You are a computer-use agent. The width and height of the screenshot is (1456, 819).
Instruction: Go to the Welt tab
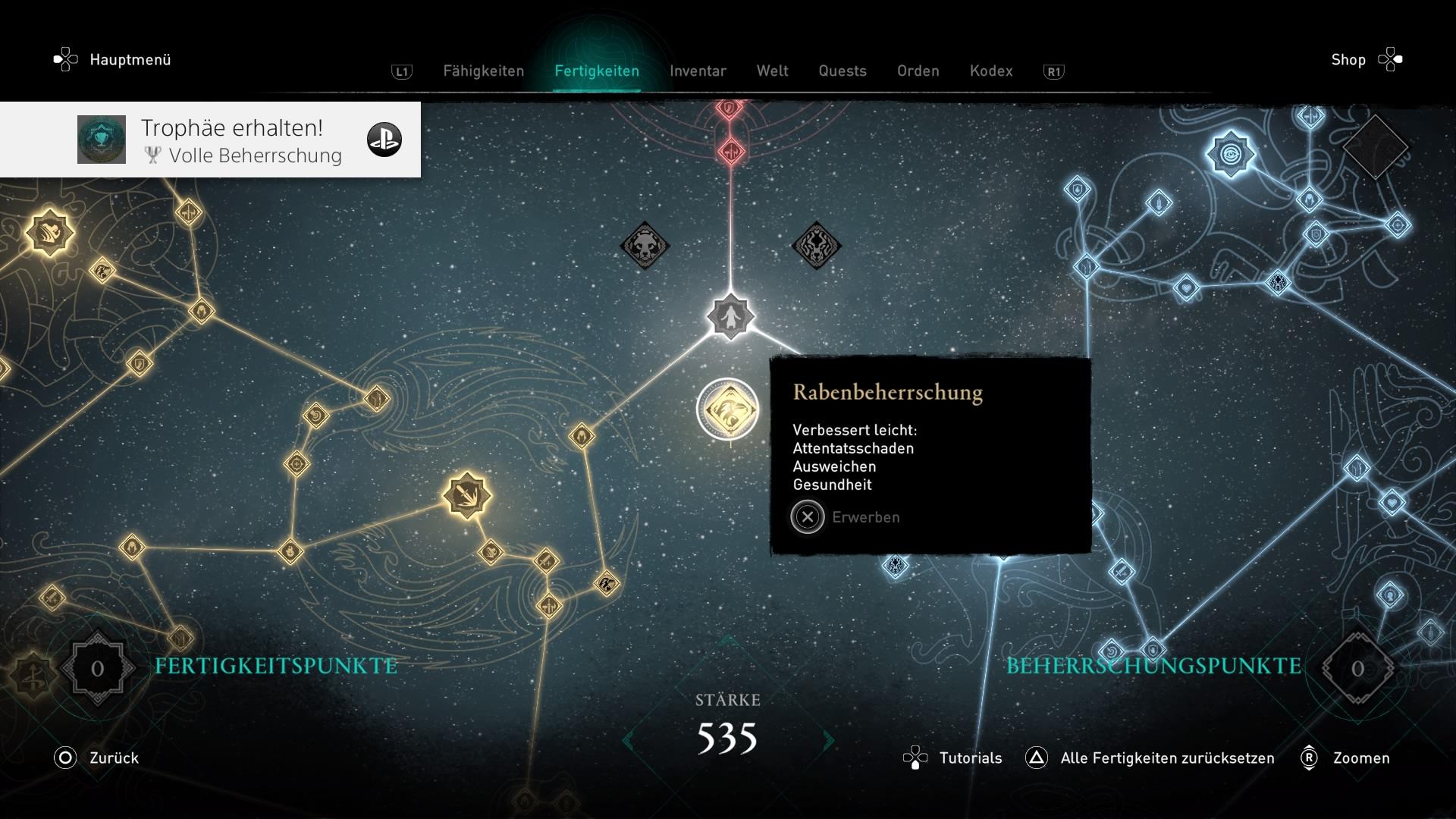[x=772, y=71]
